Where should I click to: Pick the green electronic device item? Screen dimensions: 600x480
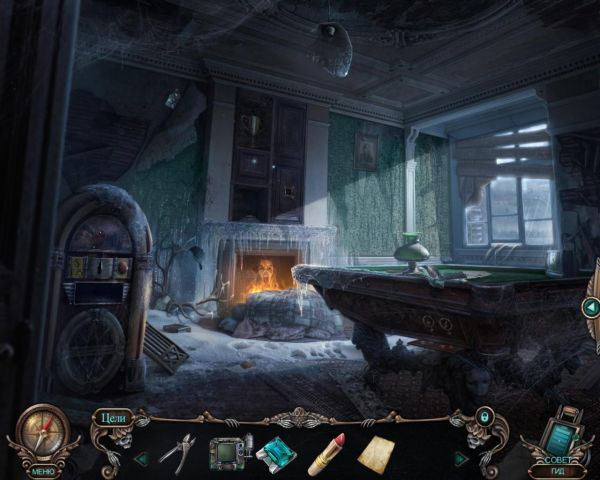click(226, 452)
